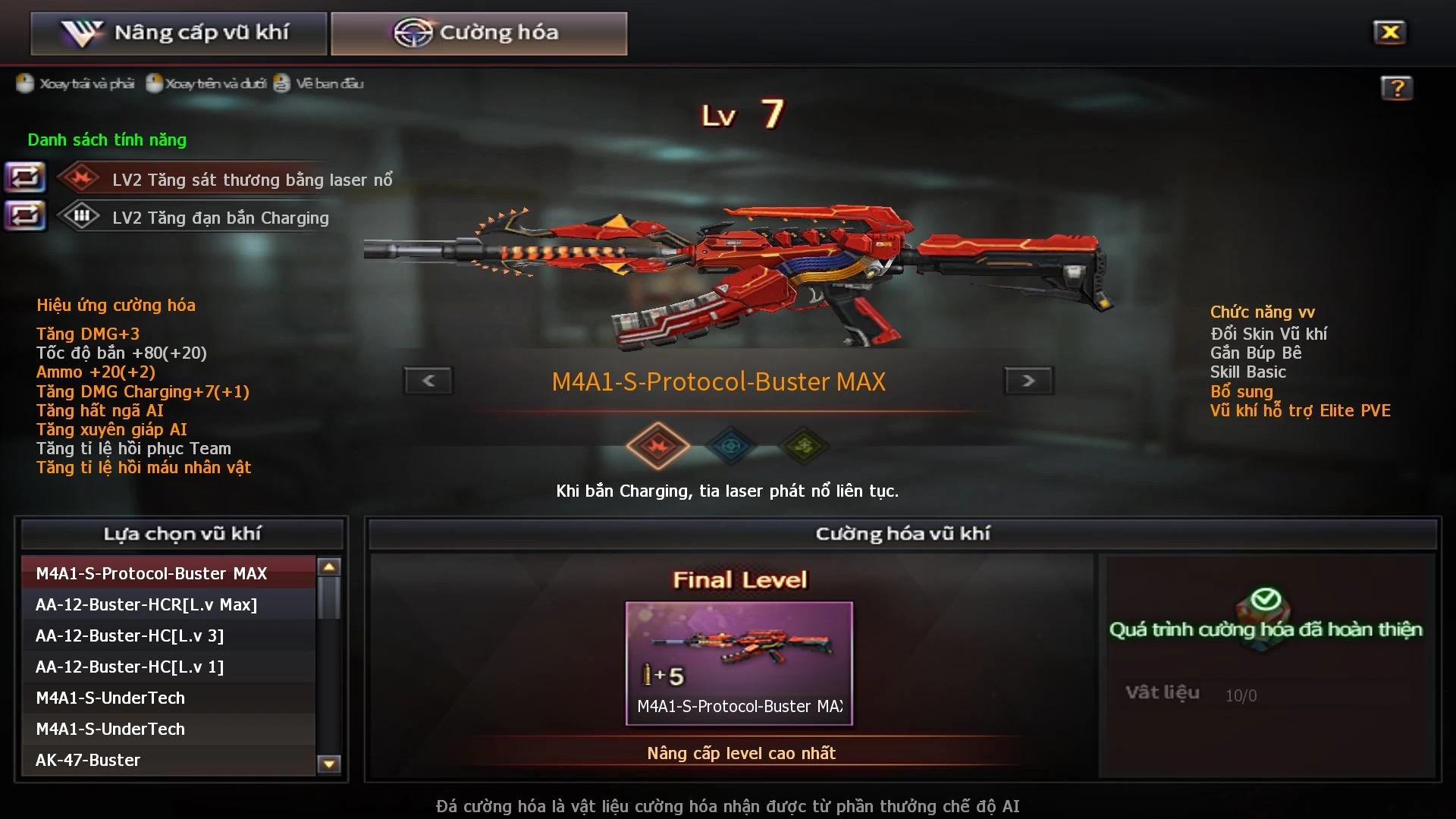Select the red diamond laser skill icon

coord(657,446)
